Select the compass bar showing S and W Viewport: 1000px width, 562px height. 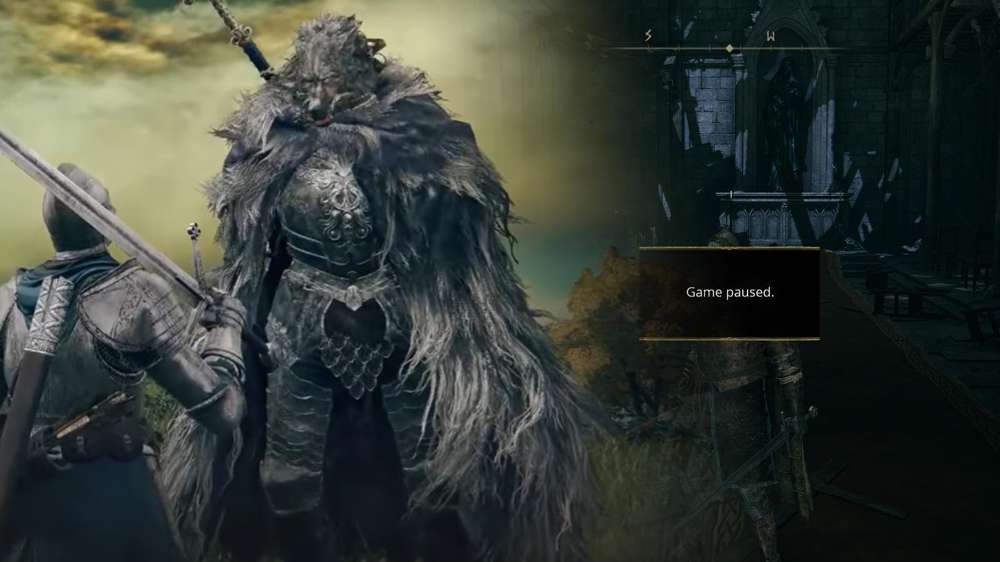click(729, 47)
